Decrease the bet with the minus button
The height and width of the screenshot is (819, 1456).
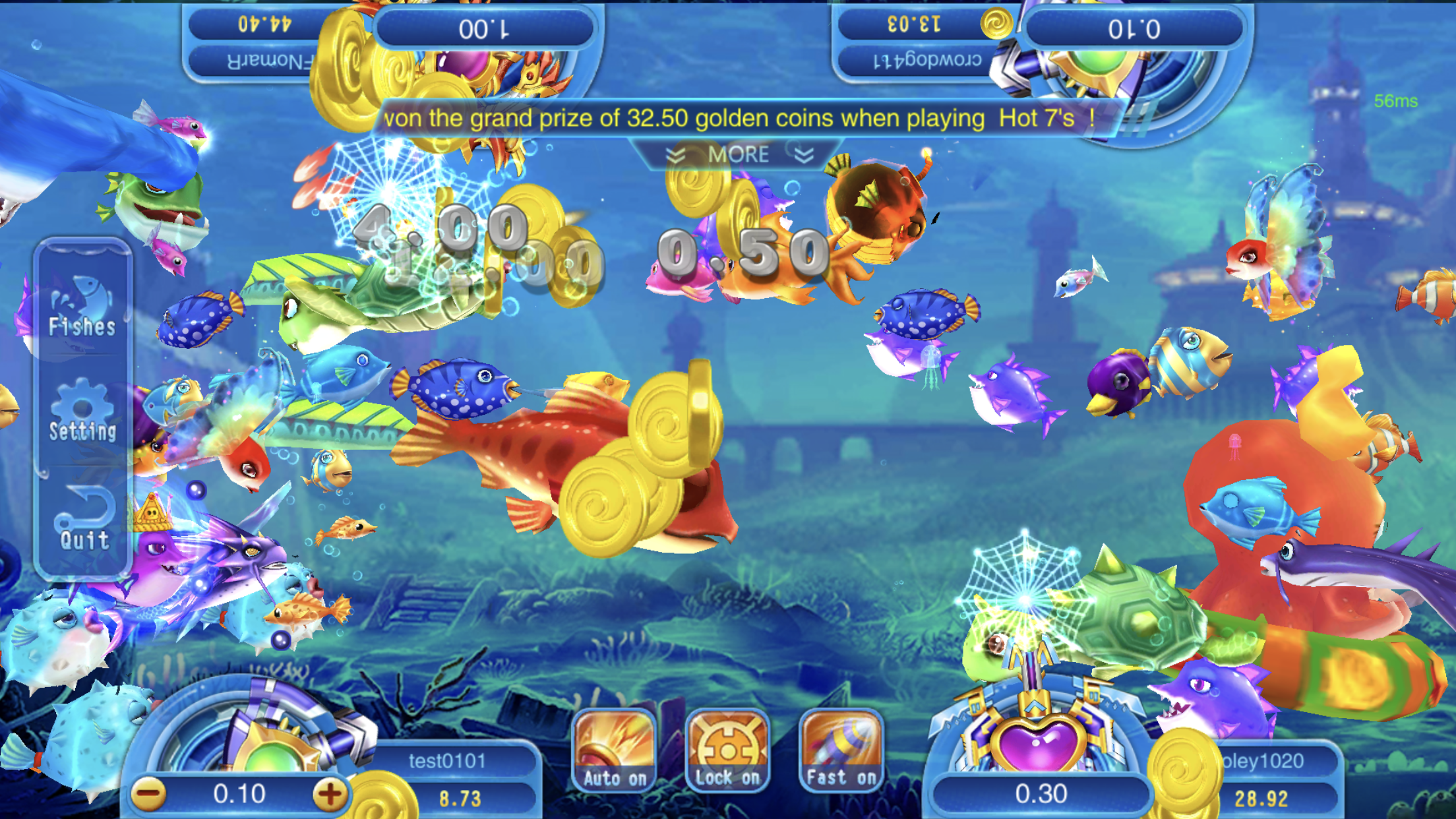coord(149,794)
